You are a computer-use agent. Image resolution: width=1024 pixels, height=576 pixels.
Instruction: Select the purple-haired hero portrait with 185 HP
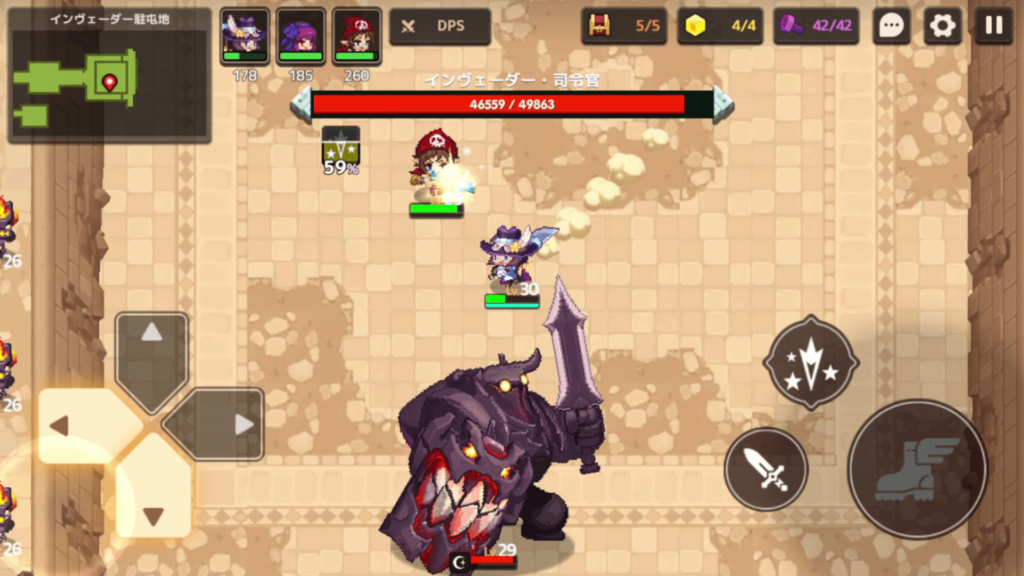301,37
